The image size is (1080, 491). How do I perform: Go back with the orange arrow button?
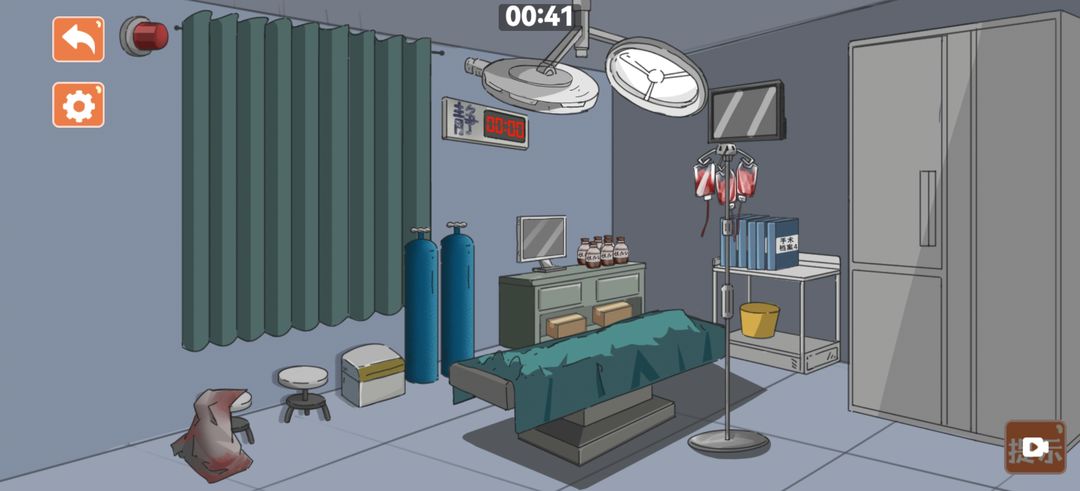click(x=78, y=40)
